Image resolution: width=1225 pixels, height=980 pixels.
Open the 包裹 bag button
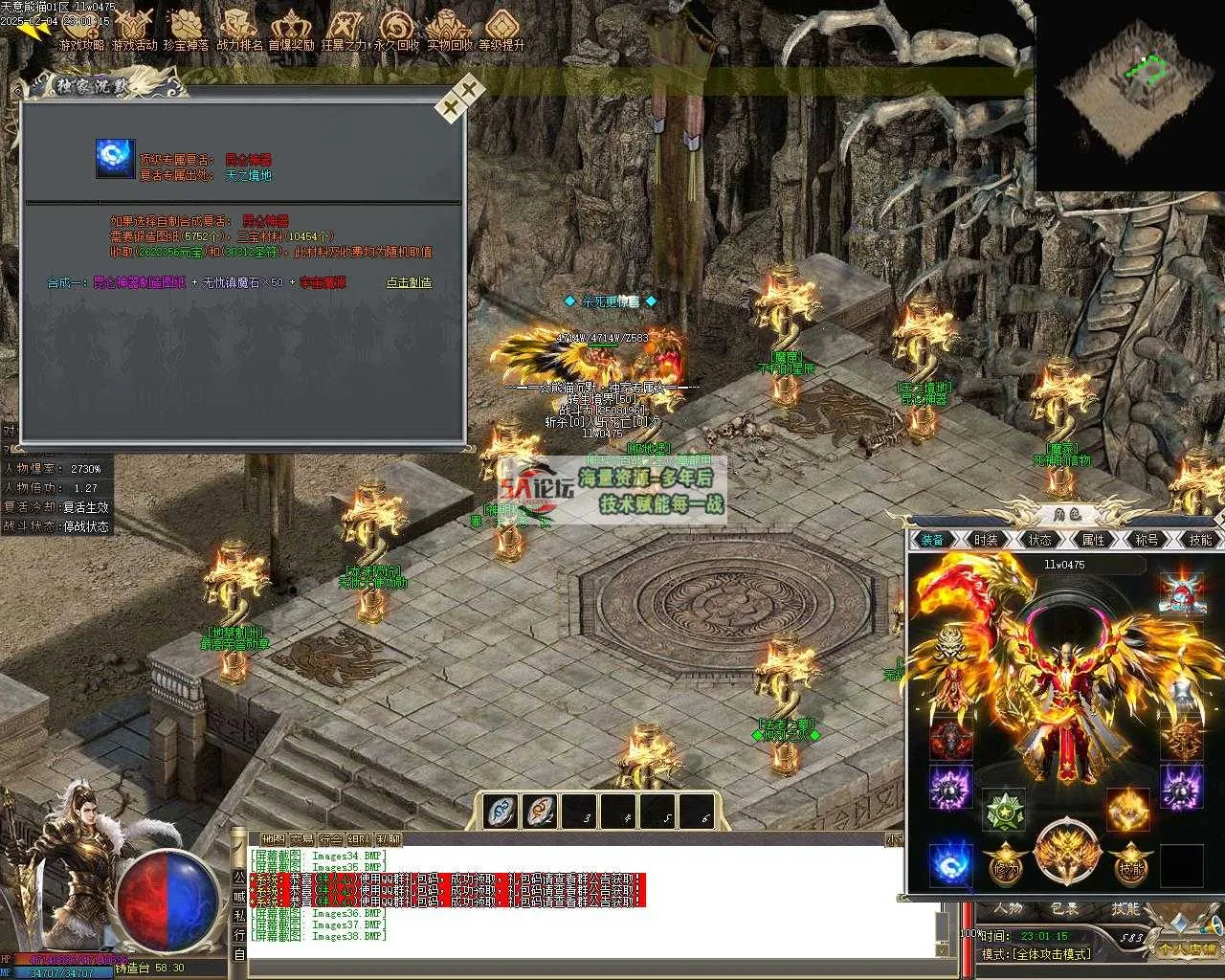click(1065, 909)
